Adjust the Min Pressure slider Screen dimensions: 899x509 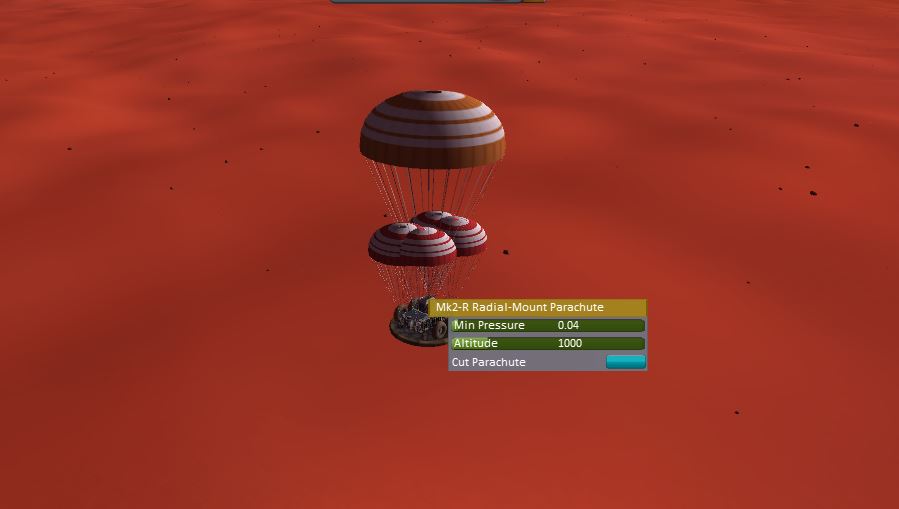point(547,325)
